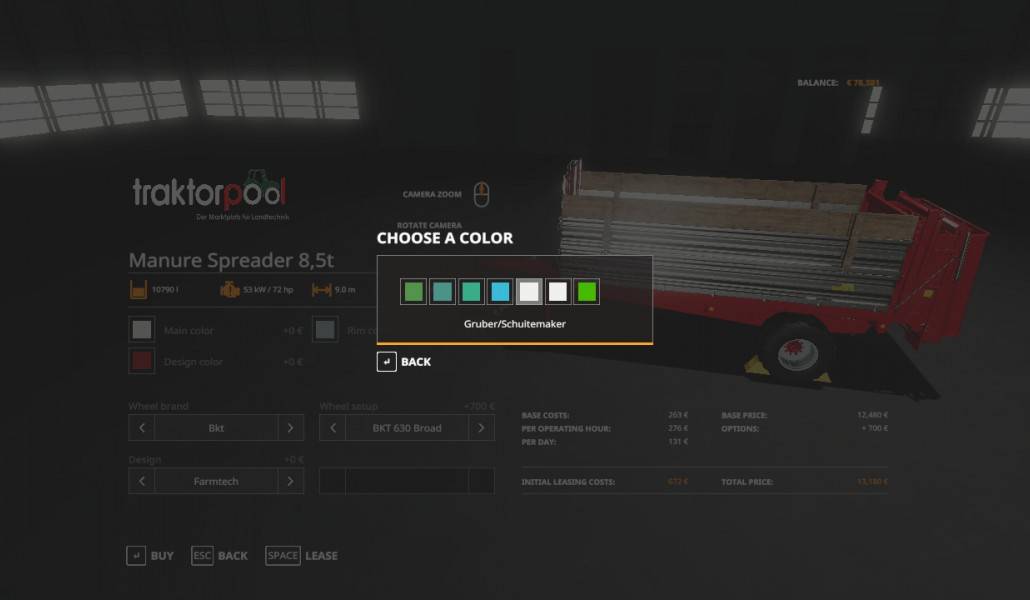Open the Main color option swatch

click(143, 330)
